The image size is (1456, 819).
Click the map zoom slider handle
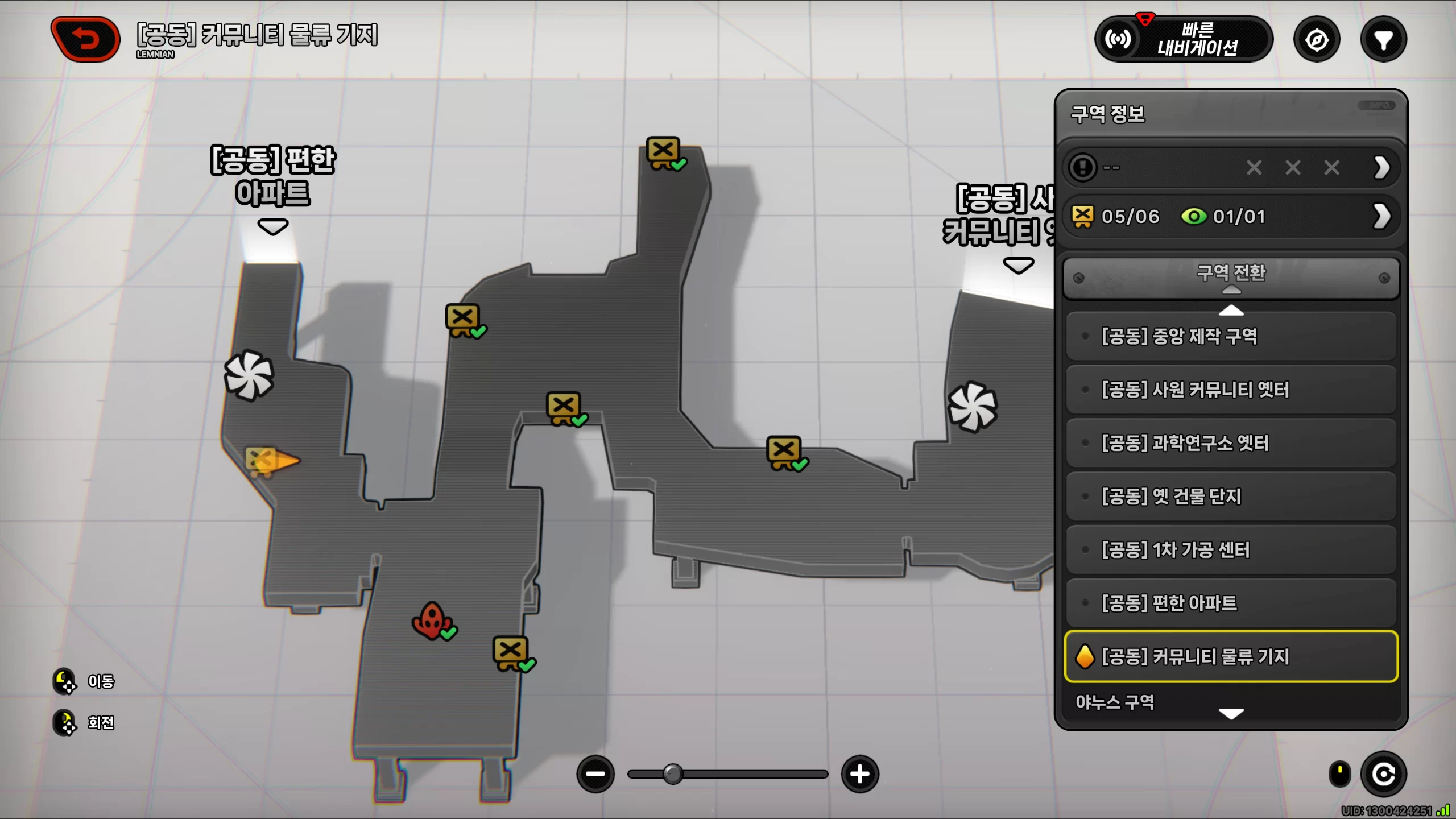coord(673,774)
